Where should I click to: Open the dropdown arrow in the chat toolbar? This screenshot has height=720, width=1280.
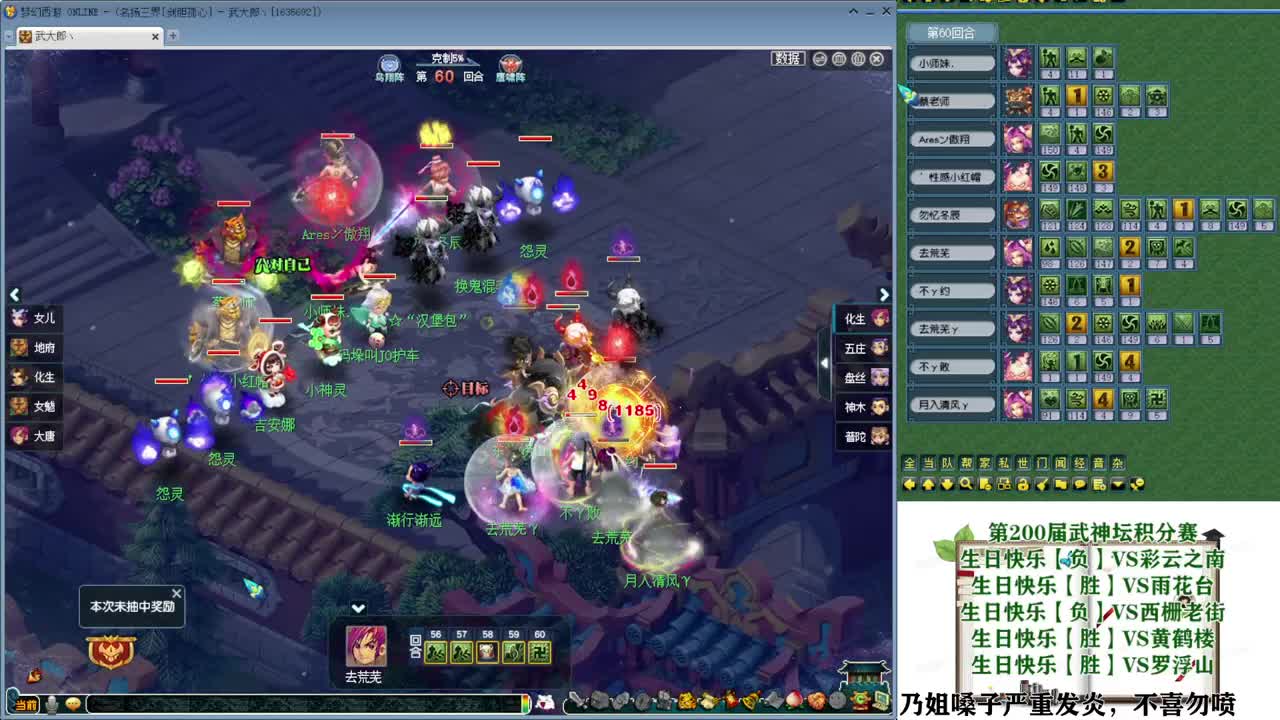coord(1116,484)
